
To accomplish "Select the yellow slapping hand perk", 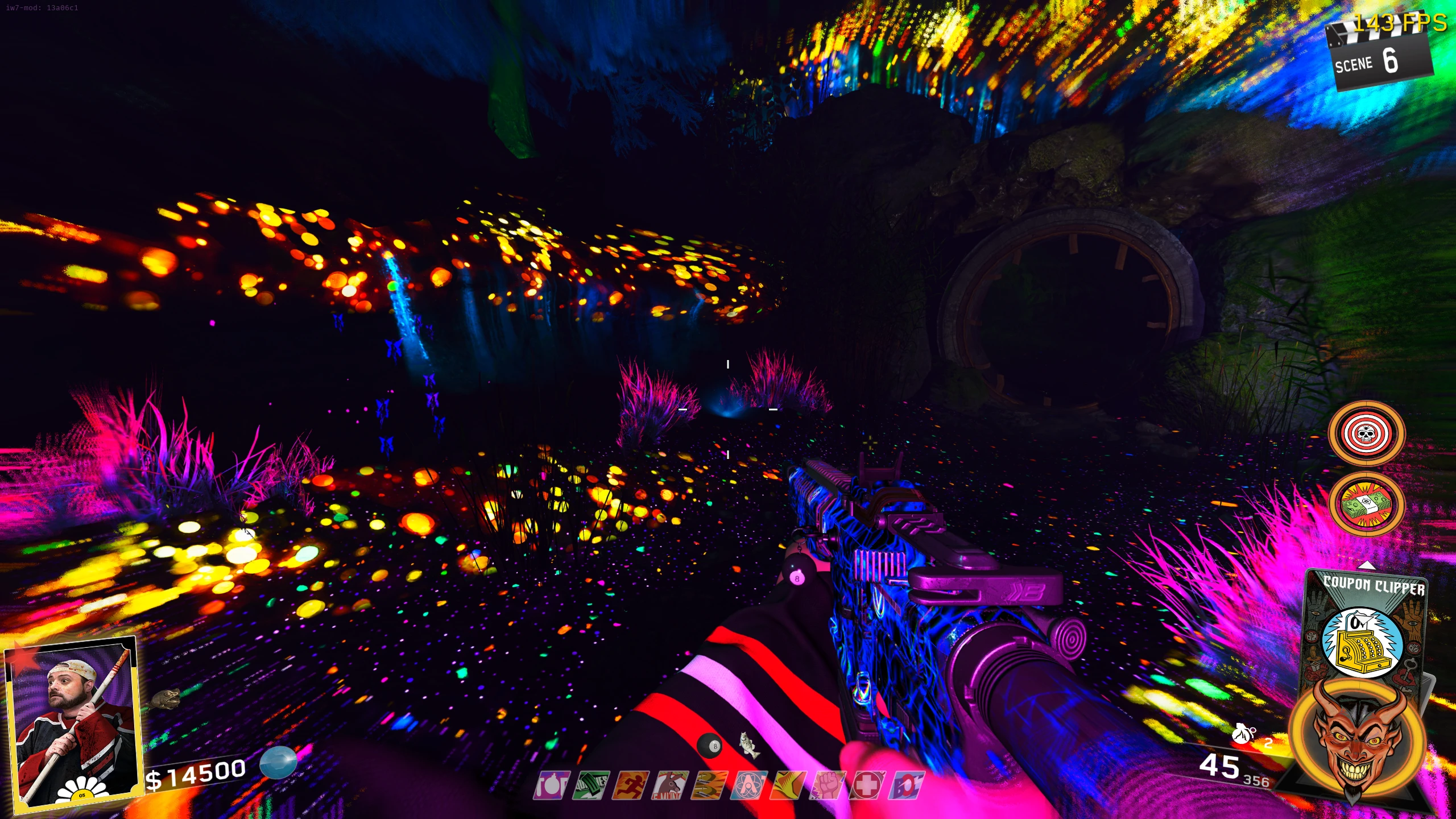I will click(788, 785).
